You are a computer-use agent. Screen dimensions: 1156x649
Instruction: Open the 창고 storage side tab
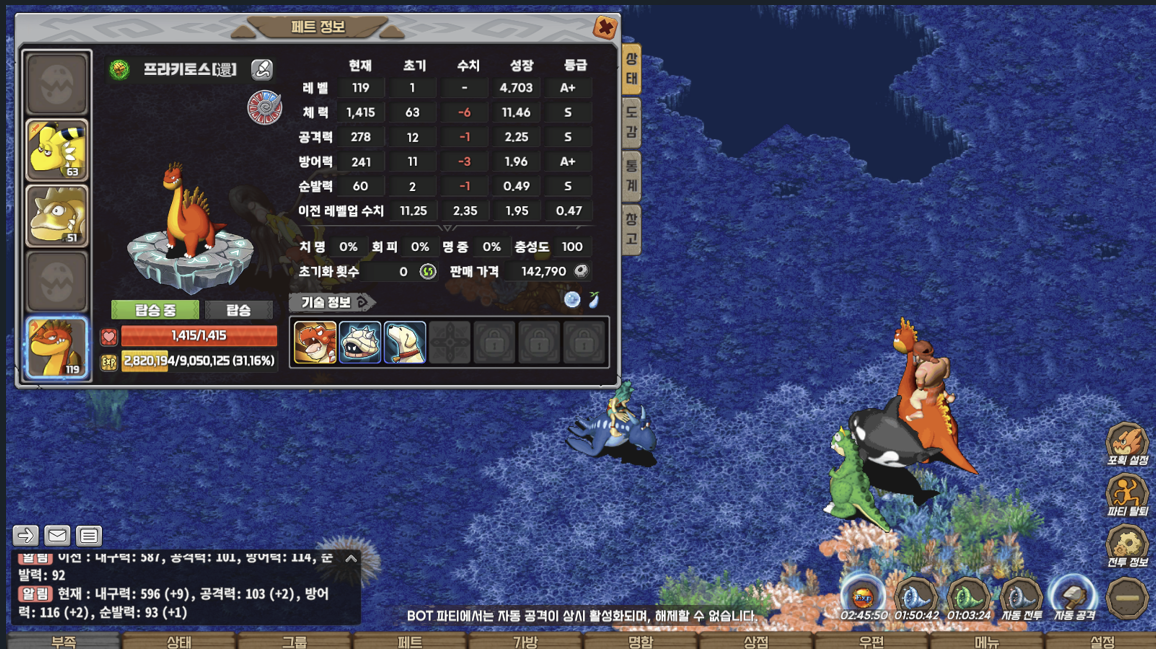click(x=631, y=229)
